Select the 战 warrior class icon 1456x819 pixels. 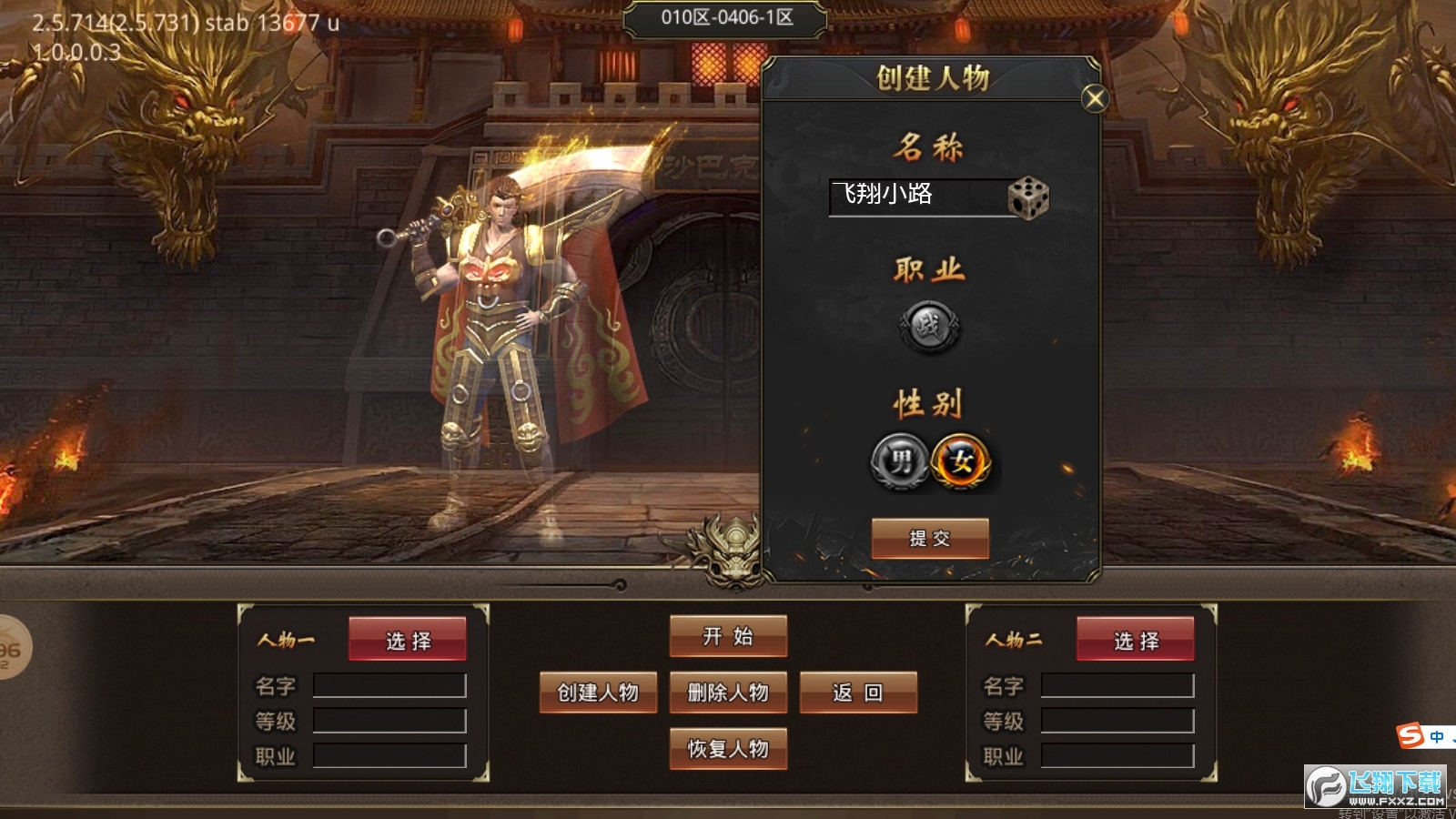[929, 326]
